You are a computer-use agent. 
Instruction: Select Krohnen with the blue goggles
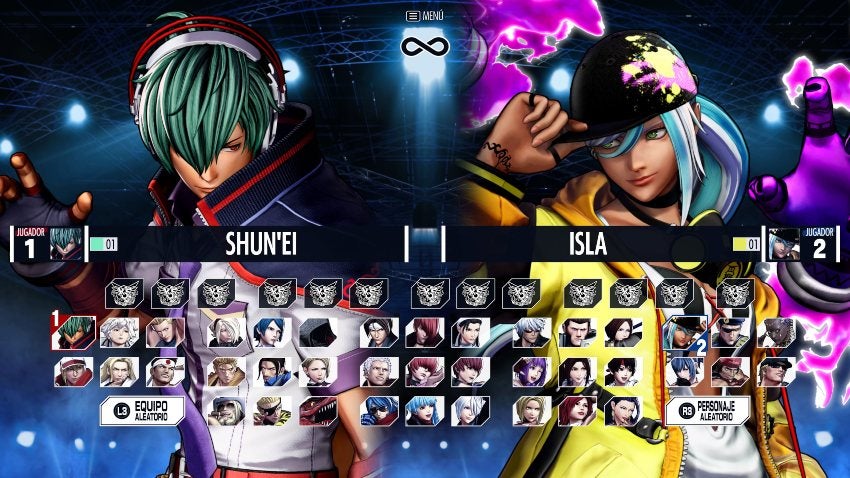pyautogui.click(x=379, y=410)
